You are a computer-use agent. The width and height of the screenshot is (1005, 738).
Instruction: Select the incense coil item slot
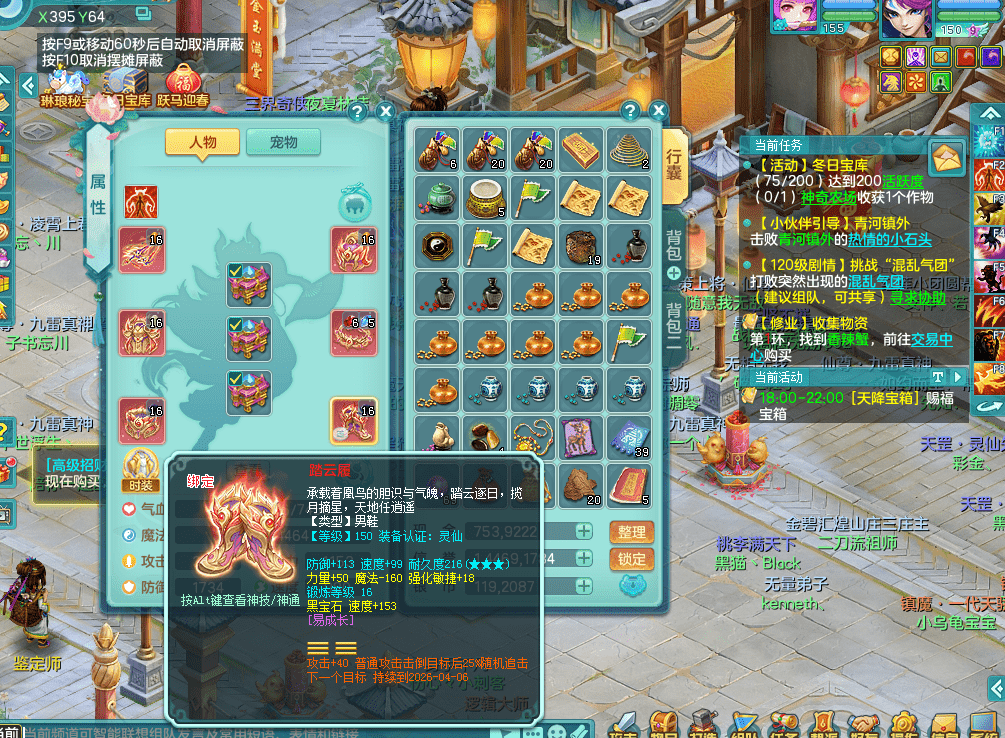click(x=628, y=150)
